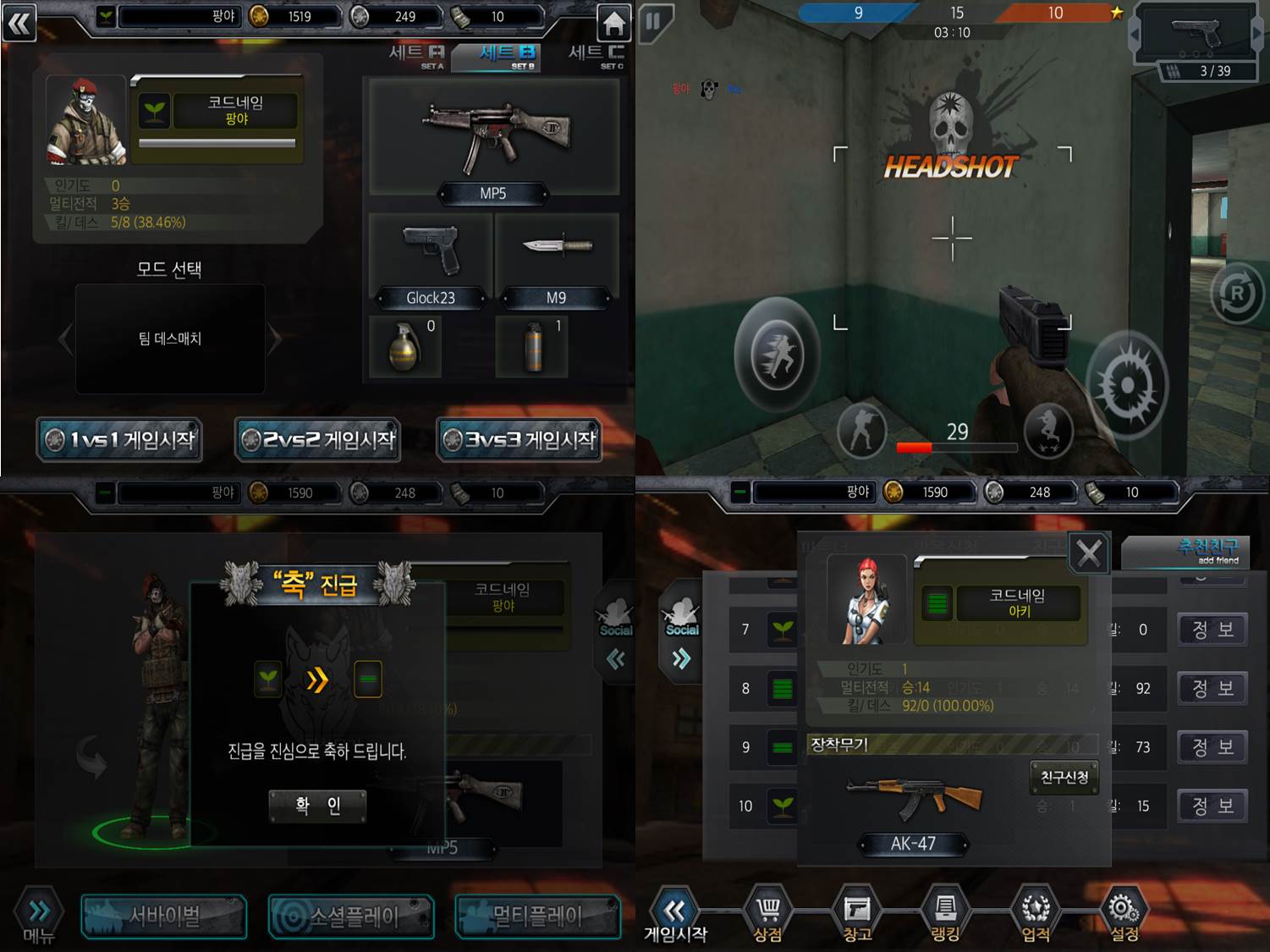The height and width of the screenshot is (952, 1270).
Task: Confirm the promotion dialog with 확인
Action: pos(317,806)
